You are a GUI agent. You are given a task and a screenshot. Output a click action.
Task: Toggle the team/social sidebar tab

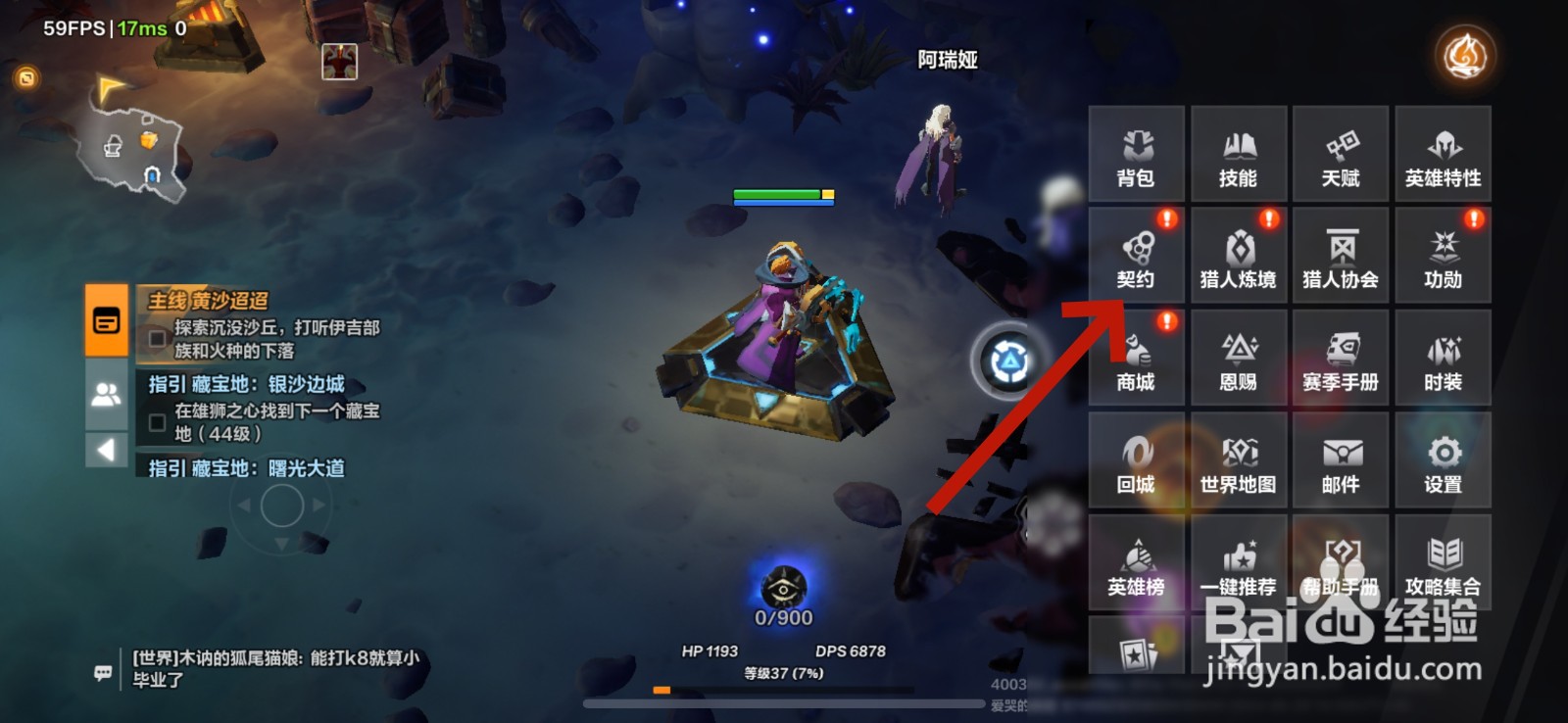point(106,390)
